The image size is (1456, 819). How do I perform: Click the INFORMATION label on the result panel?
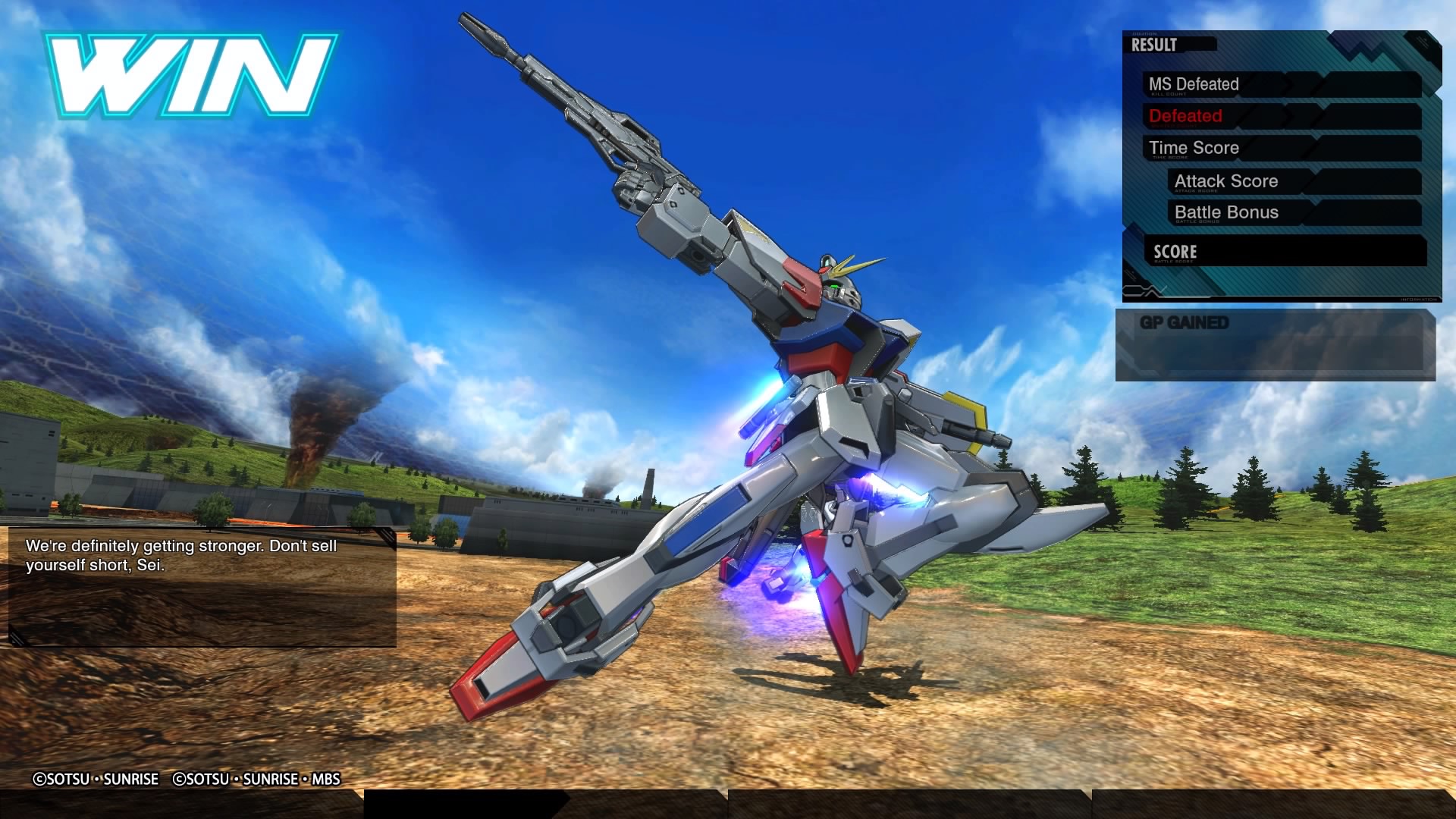(x=1417, y=300)
